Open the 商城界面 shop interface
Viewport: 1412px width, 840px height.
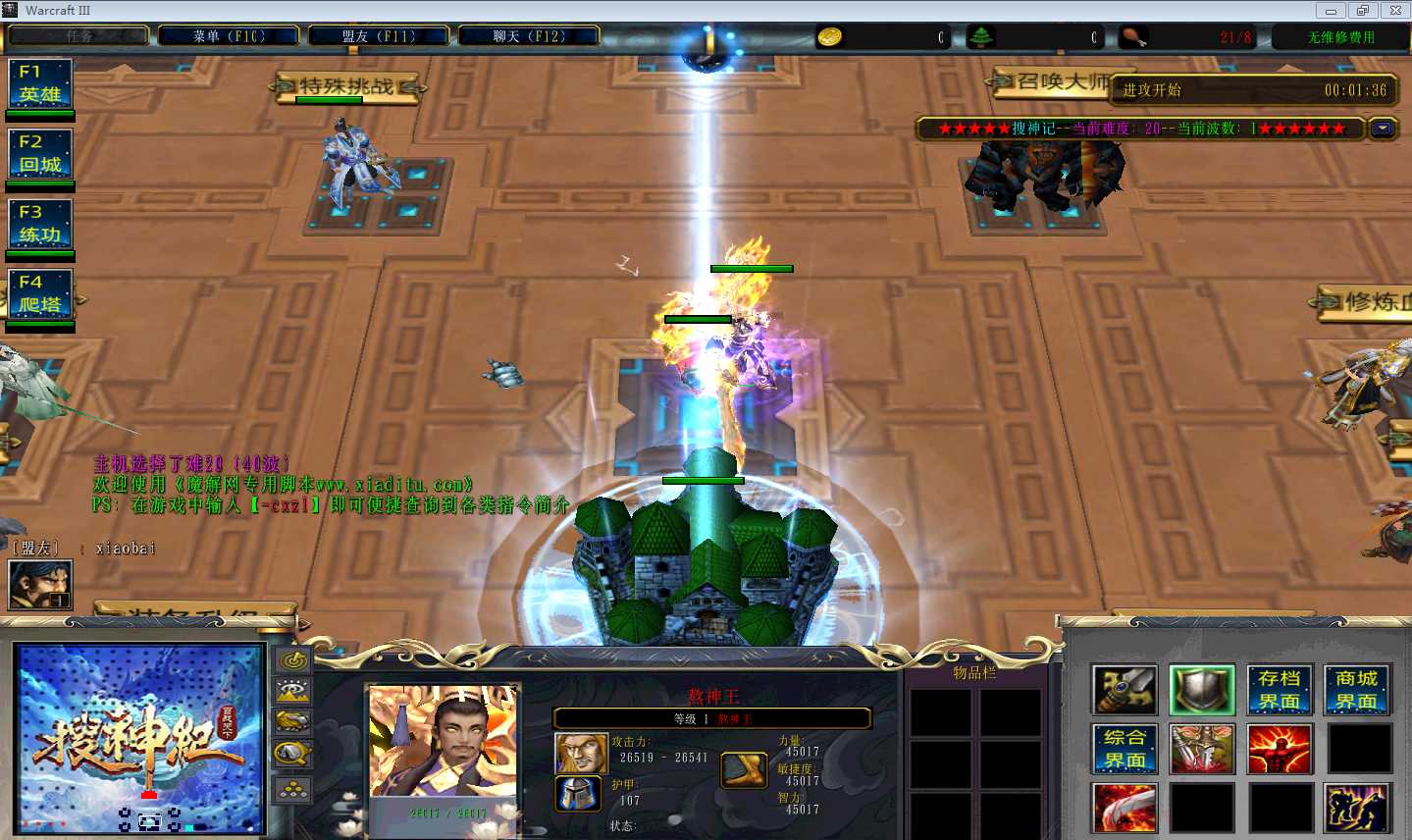pyautogui.click(x=1357, y=690)
